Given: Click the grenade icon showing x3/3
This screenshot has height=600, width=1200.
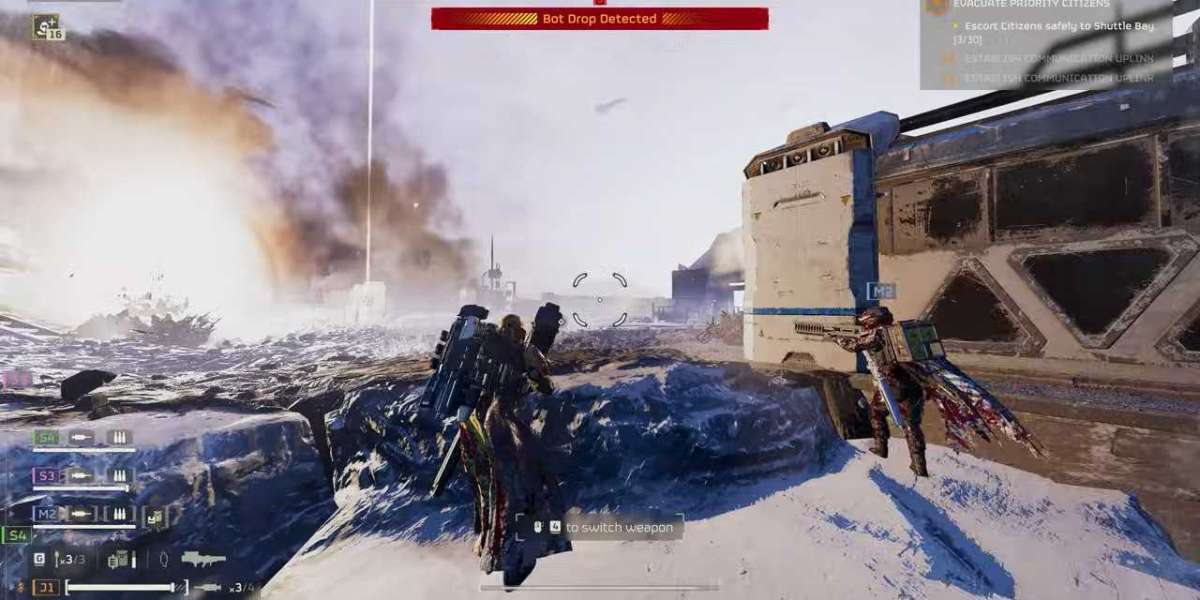Looking at the screenshot, I should [x=69, y=560].
